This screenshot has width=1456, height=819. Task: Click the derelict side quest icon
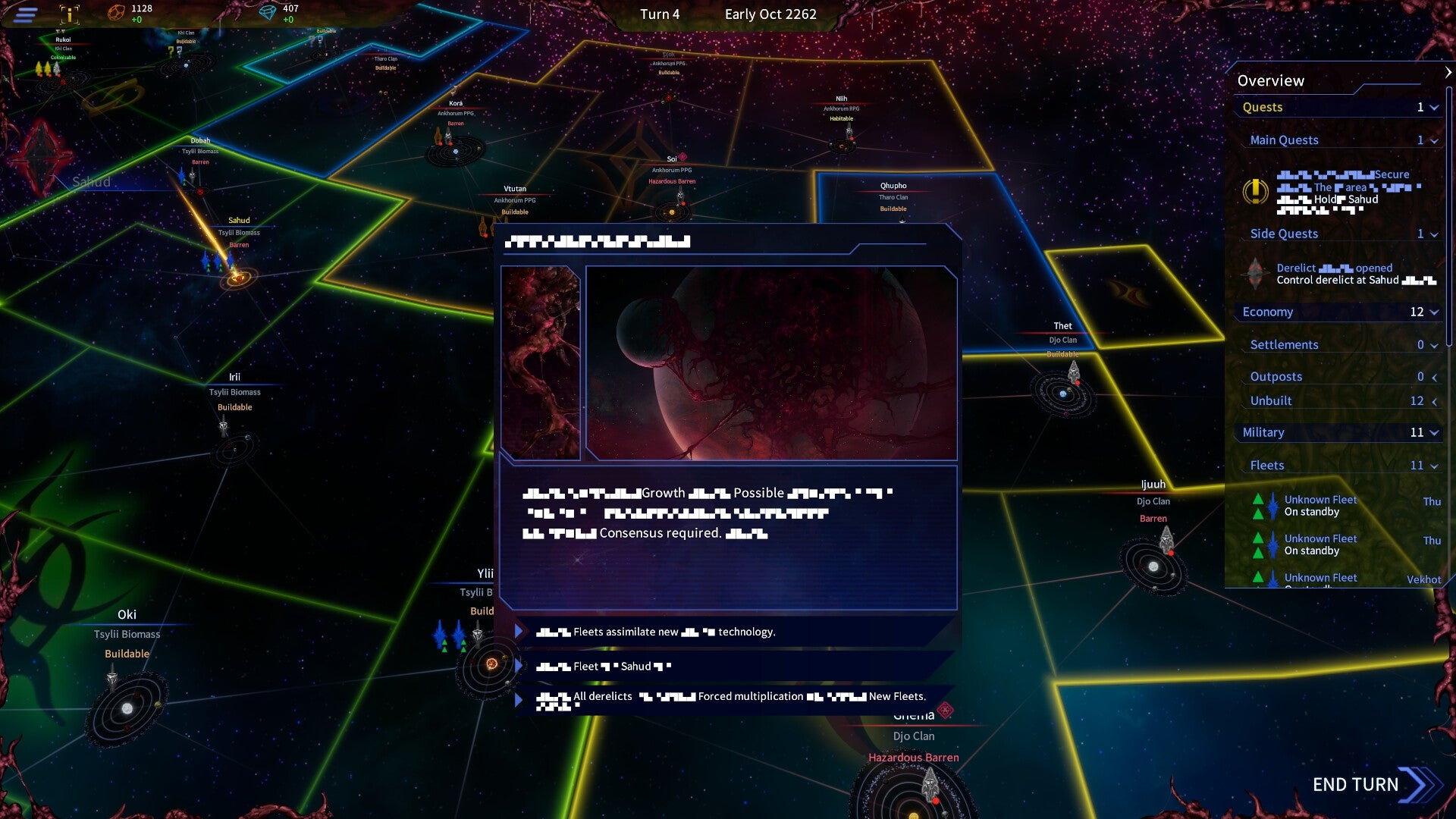(x=1255, y=273)
